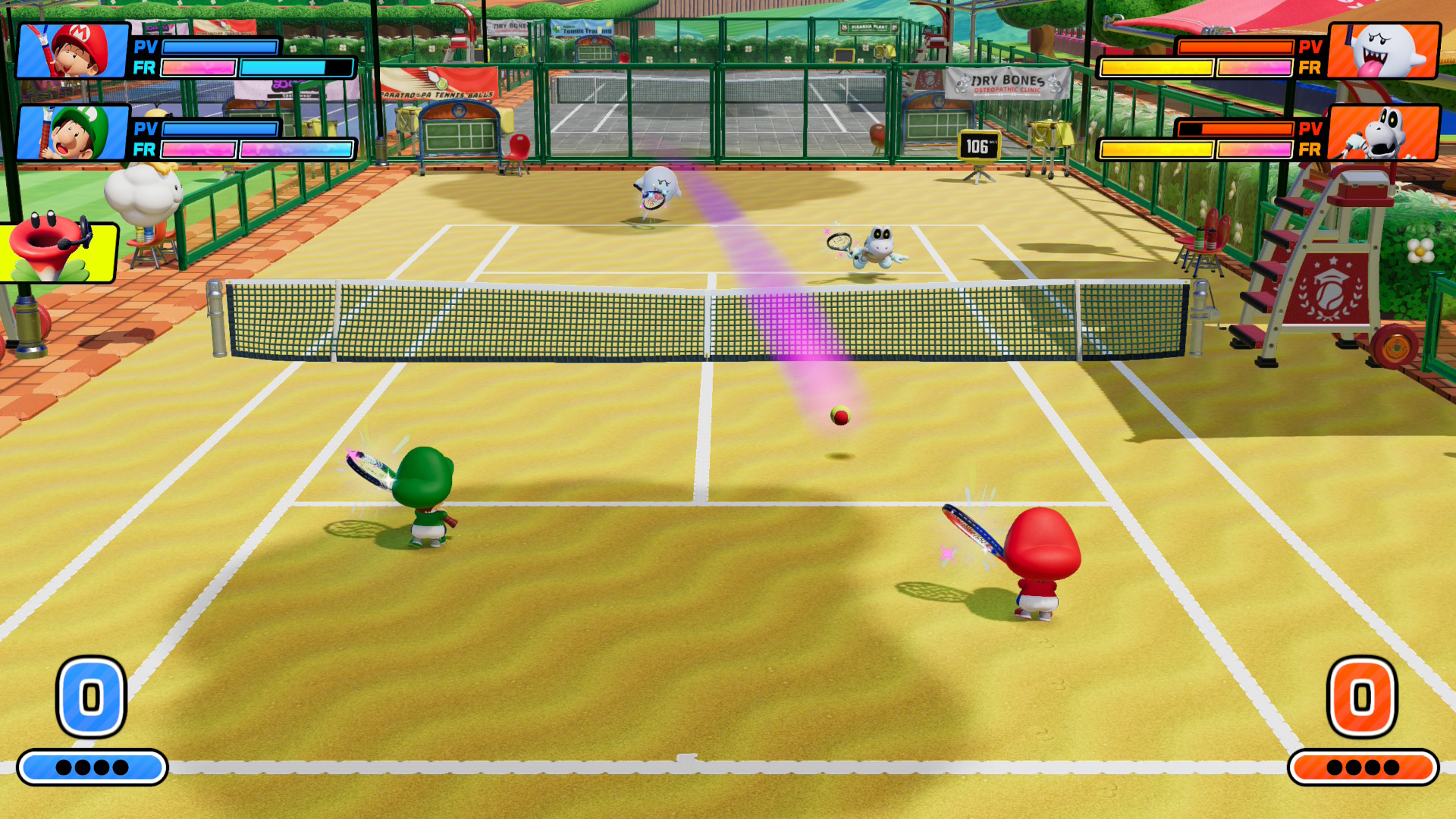1456x819 pixels.
Task: Click the Dry Bones opponent portrait
Action: tap(1384, 133)
